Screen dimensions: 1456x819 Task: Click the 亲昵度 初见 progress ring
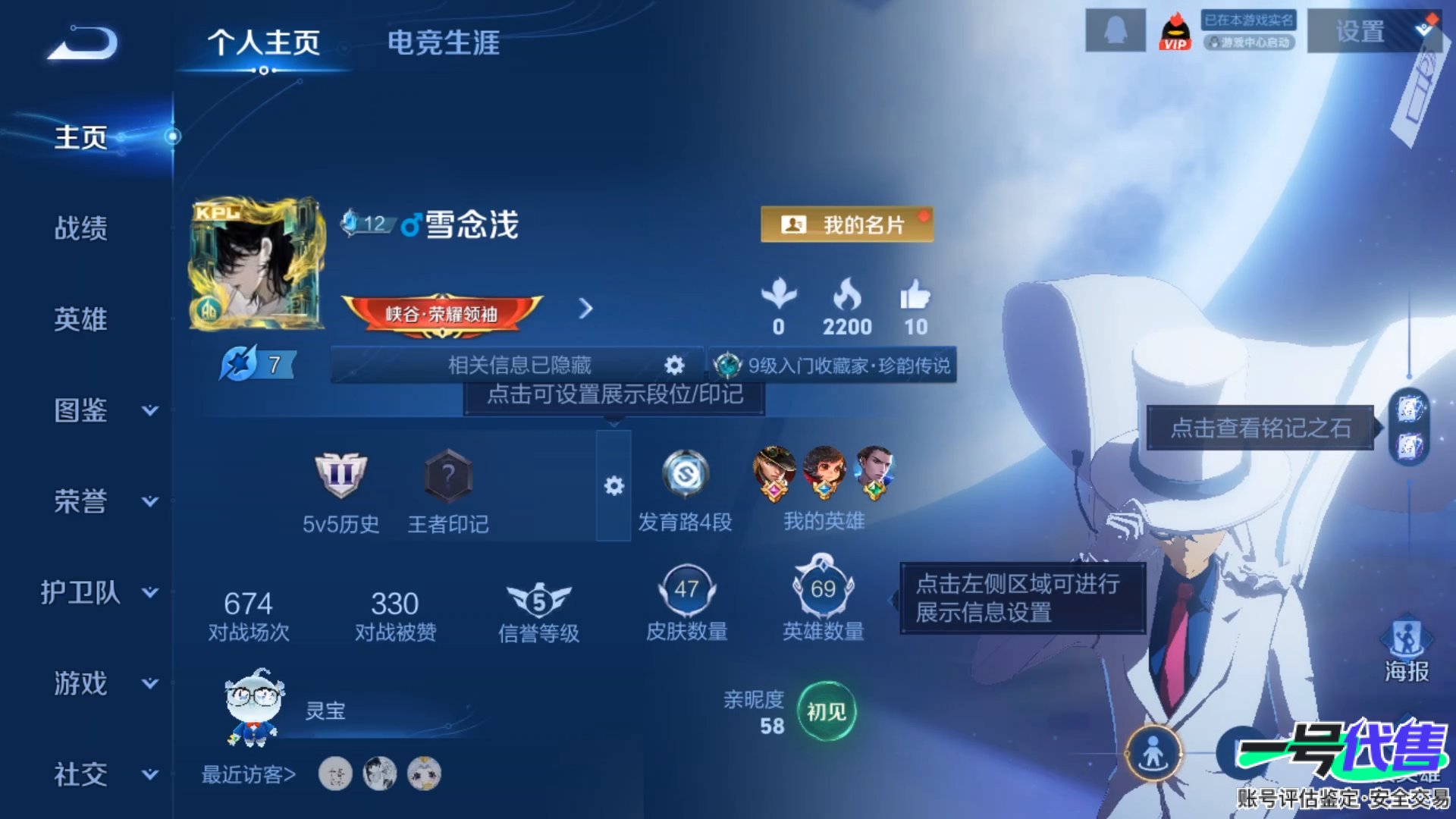coord(828,713)
